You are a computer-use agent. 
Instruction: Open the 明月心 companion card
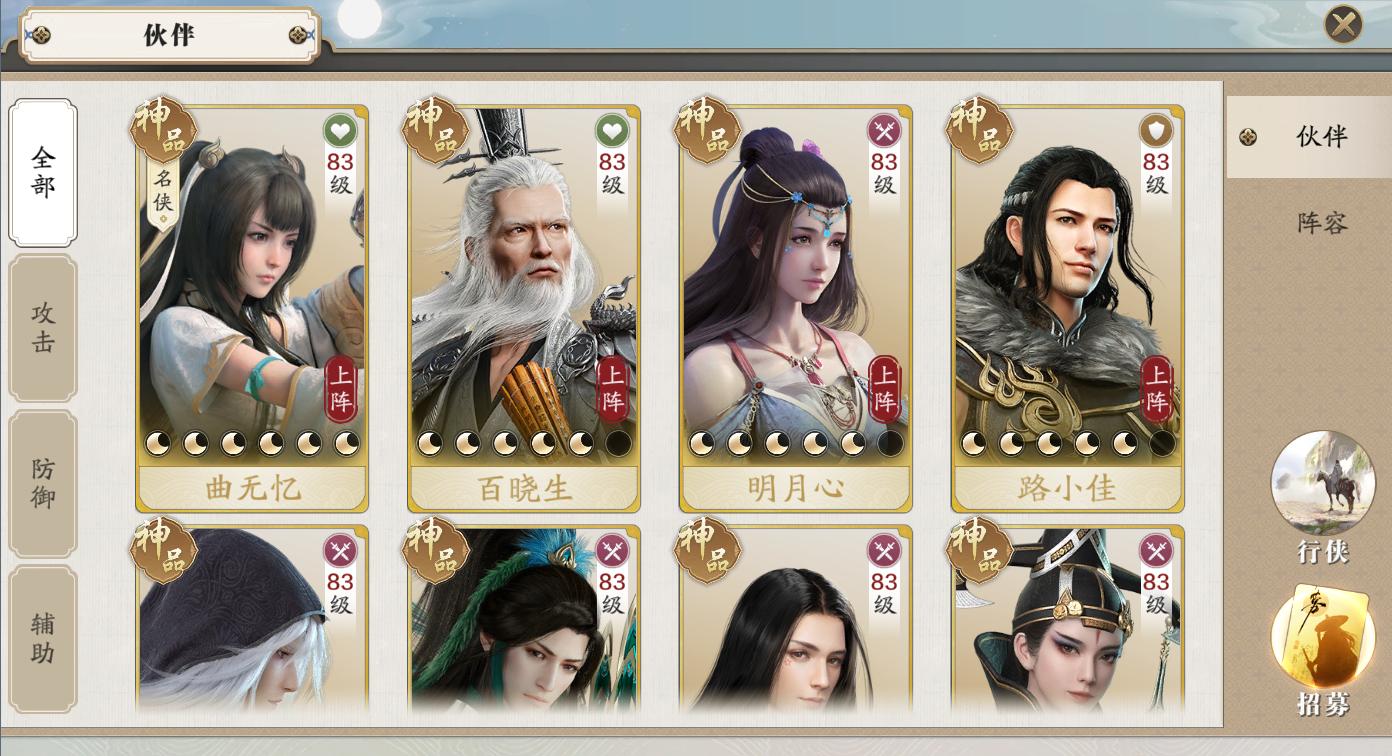pyautogui.click(x=796, y=300)
